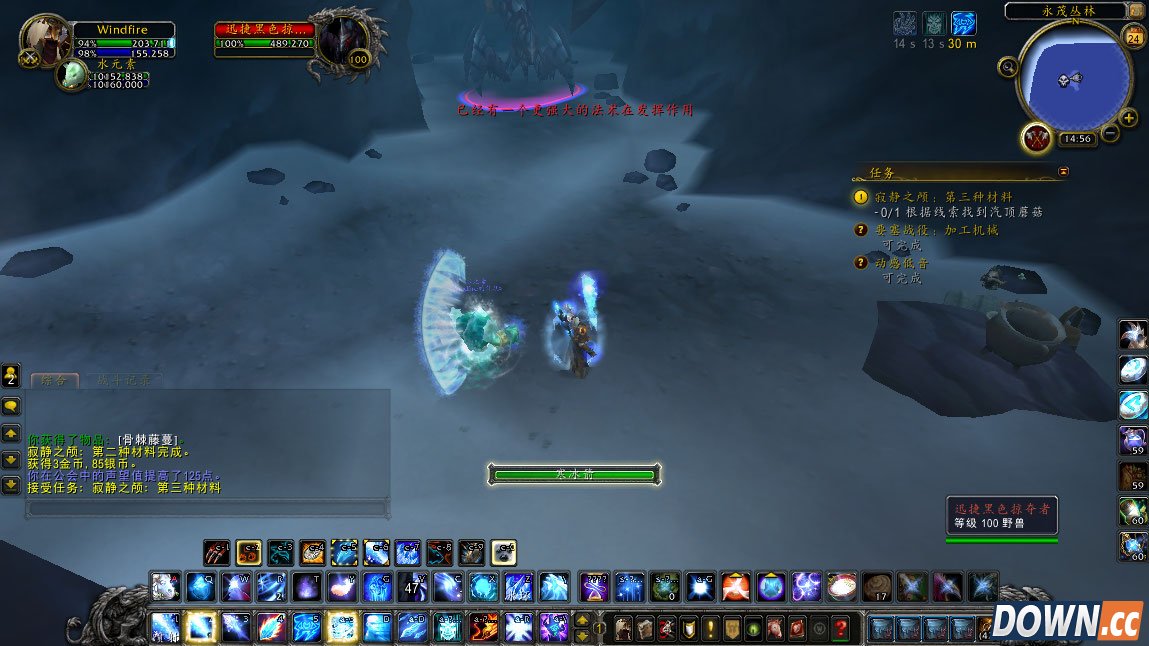Click the yellow exclamation micro menu button
1149x646 pixels.
709,628
